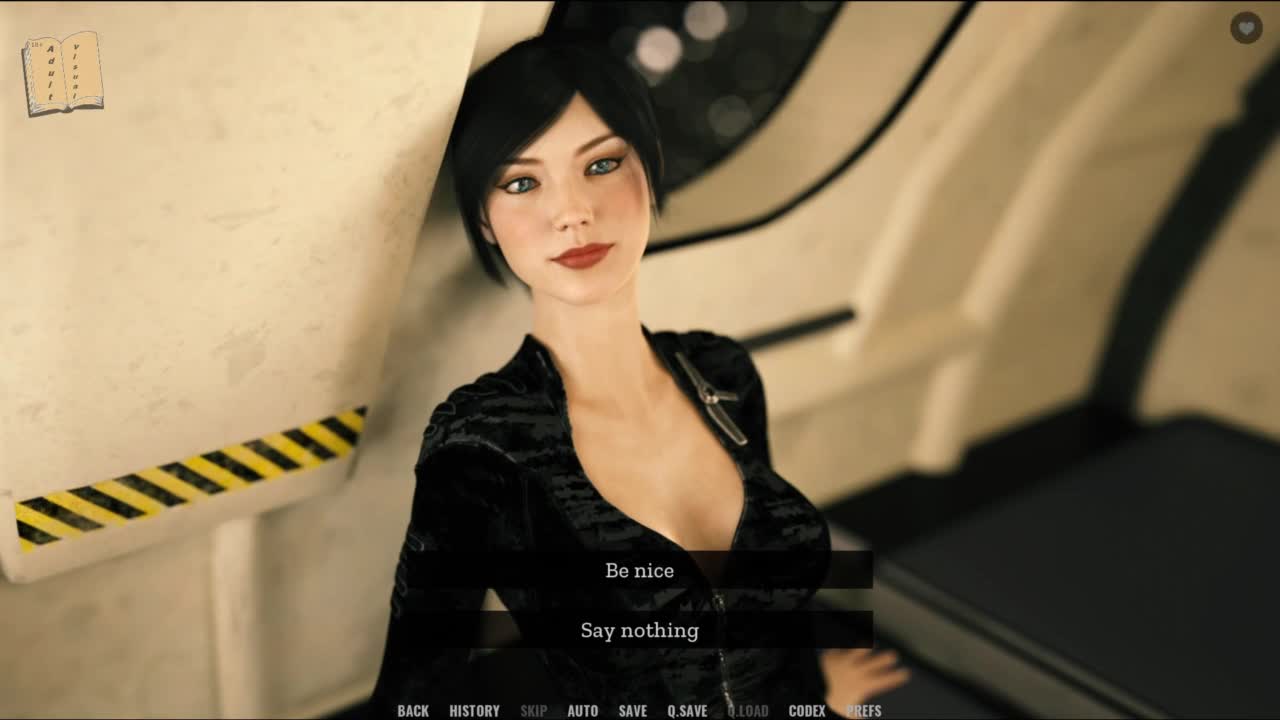
Task: Go back with the BACK button
Action: click(x=413, y=710)
